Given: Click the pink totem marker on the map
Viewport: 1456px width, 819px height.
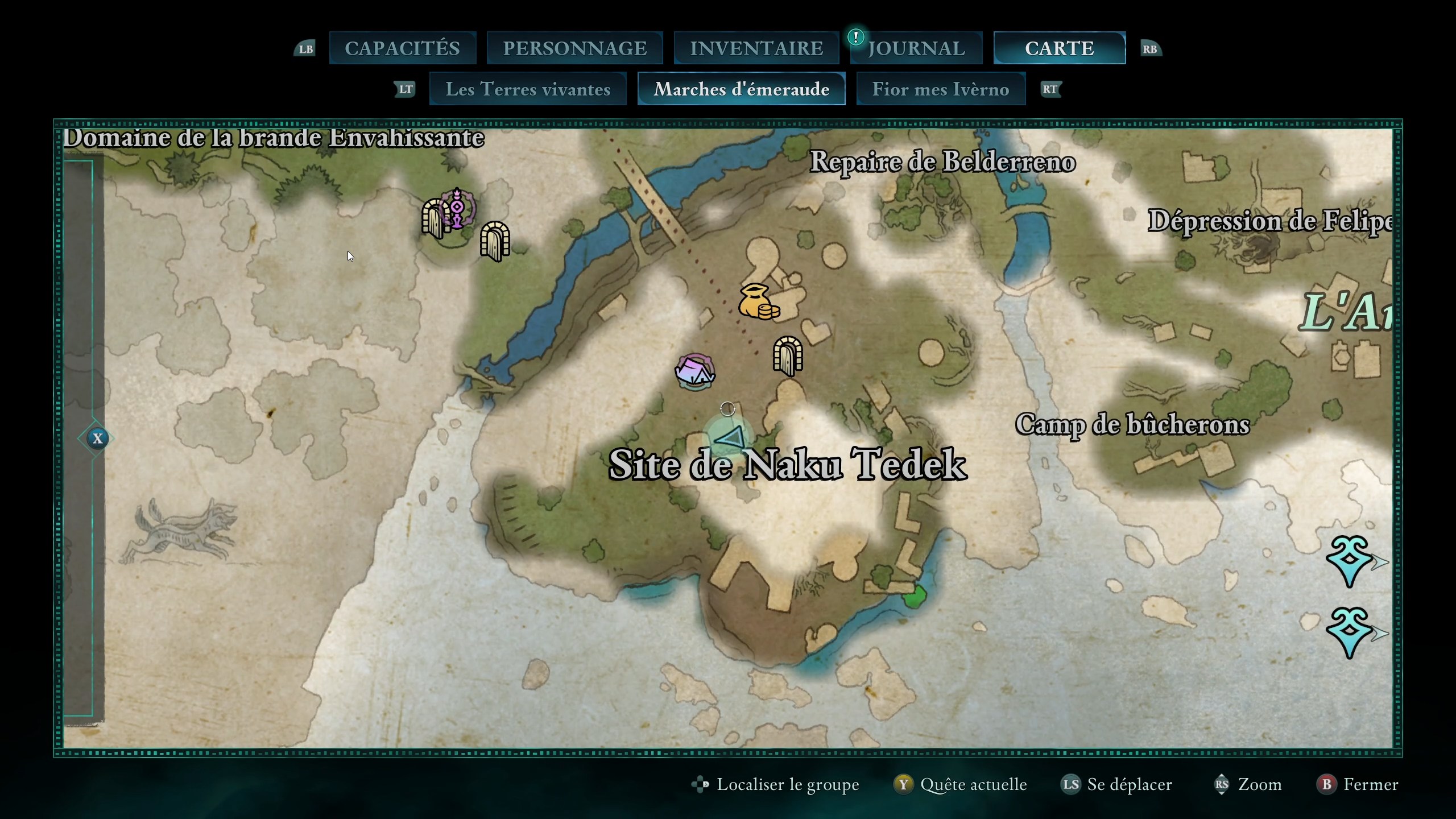Looking at the screenshot, I should pos(458,209).
